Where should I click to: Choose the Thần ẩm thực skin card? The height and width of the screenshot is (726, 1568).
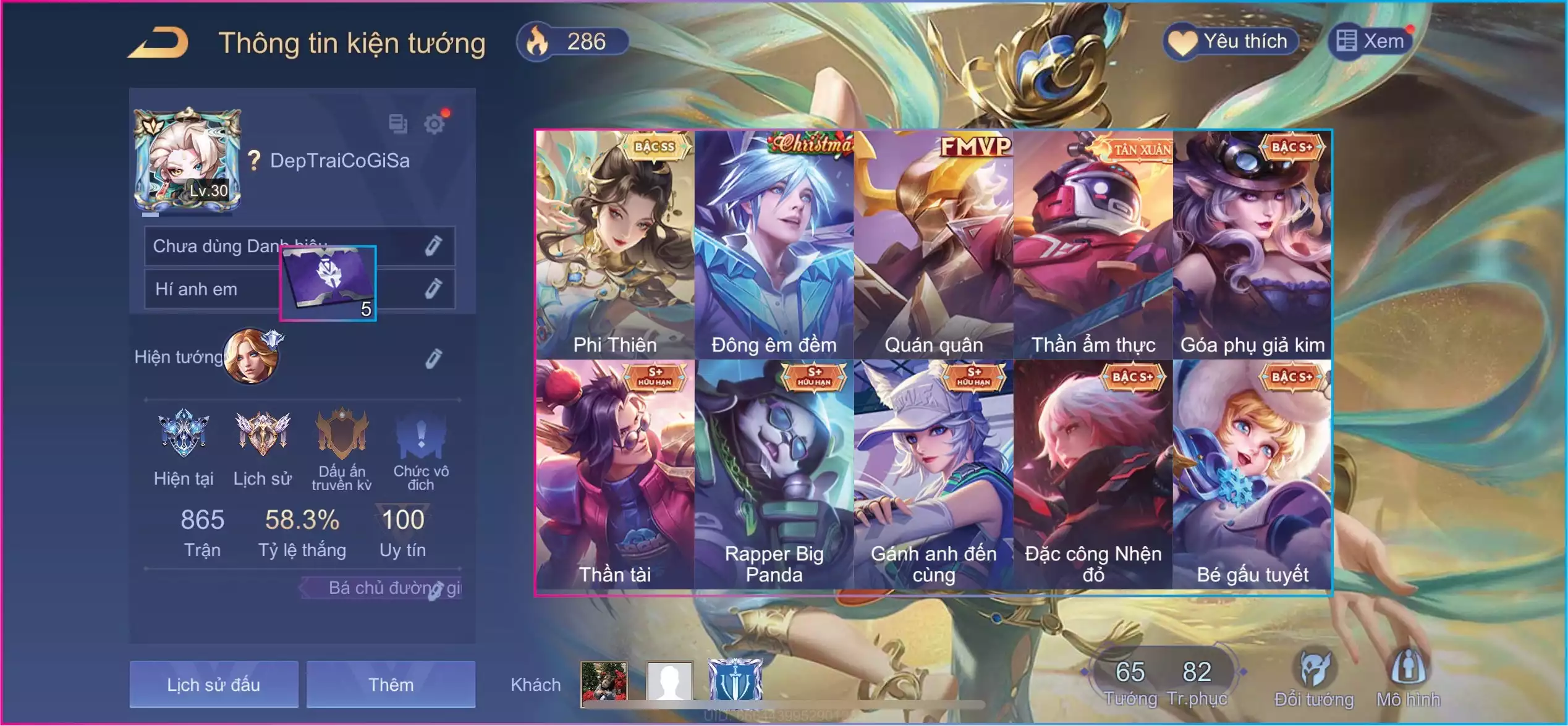click(1093, 245)
